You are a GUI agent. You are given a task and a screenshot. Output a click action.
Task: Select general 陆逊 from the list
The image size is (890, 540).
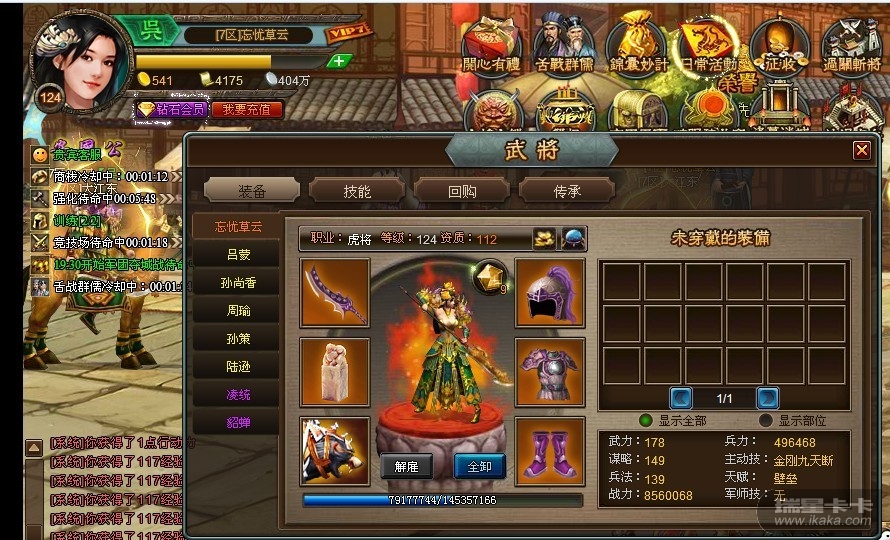pos(238,367)
